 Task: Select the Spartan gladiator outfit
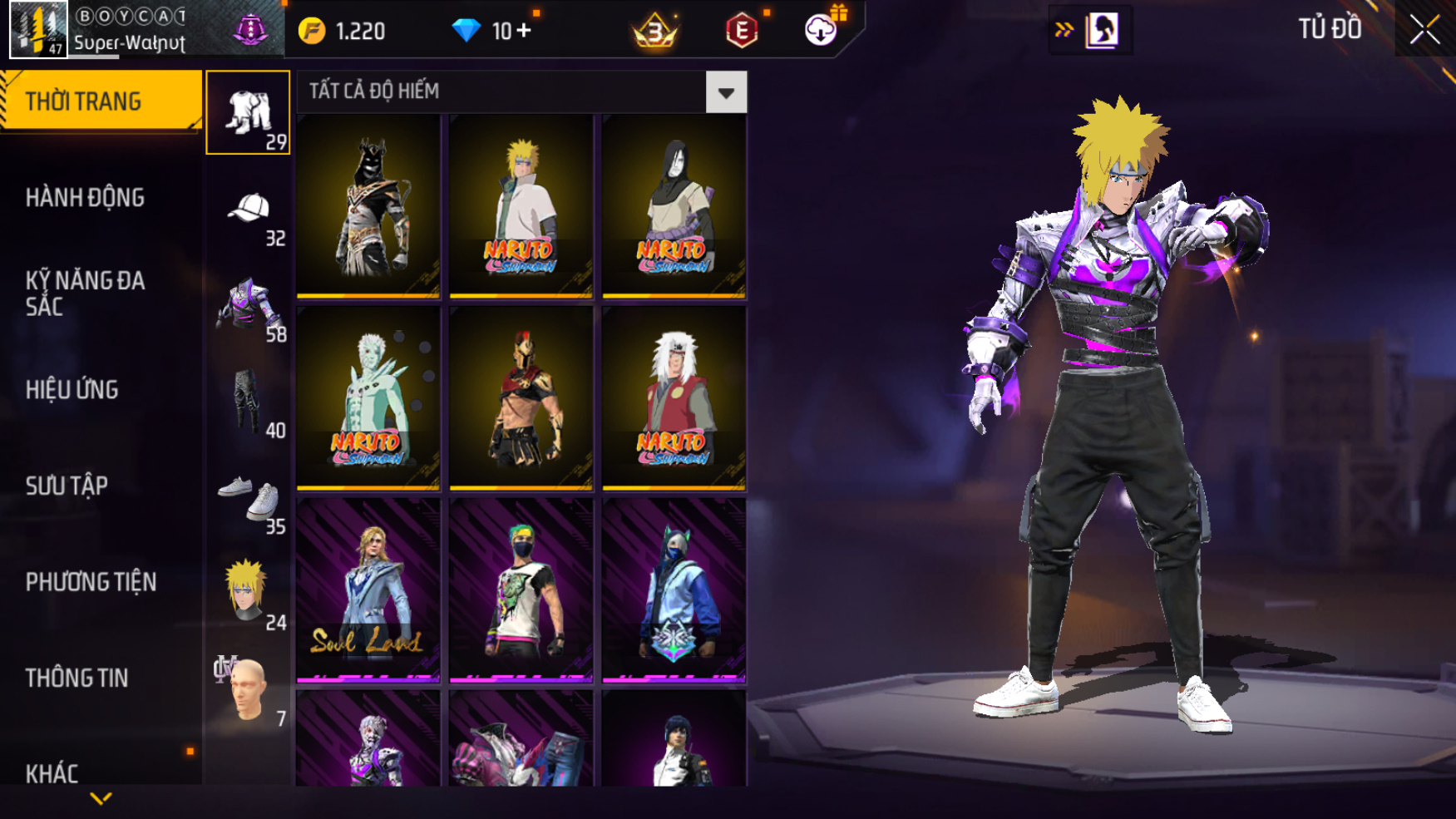pos(521,397)
